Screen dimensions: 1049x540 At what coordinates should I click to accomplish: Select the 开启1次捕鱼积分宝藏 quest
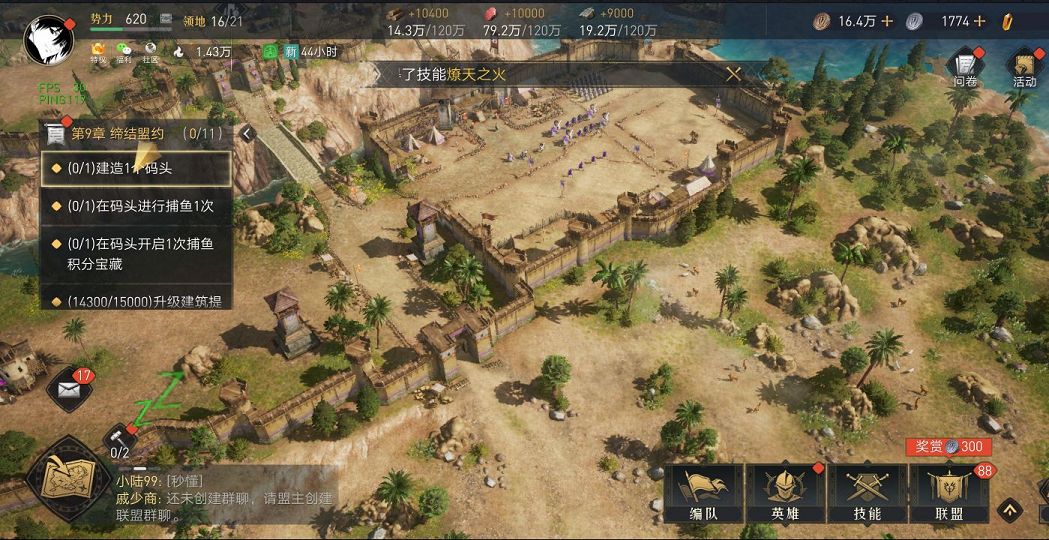[x=137, y=253]
